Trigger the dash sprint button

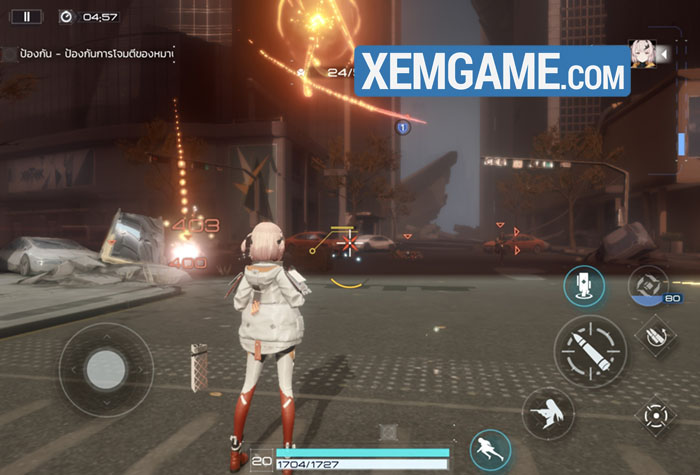point(490,448)
